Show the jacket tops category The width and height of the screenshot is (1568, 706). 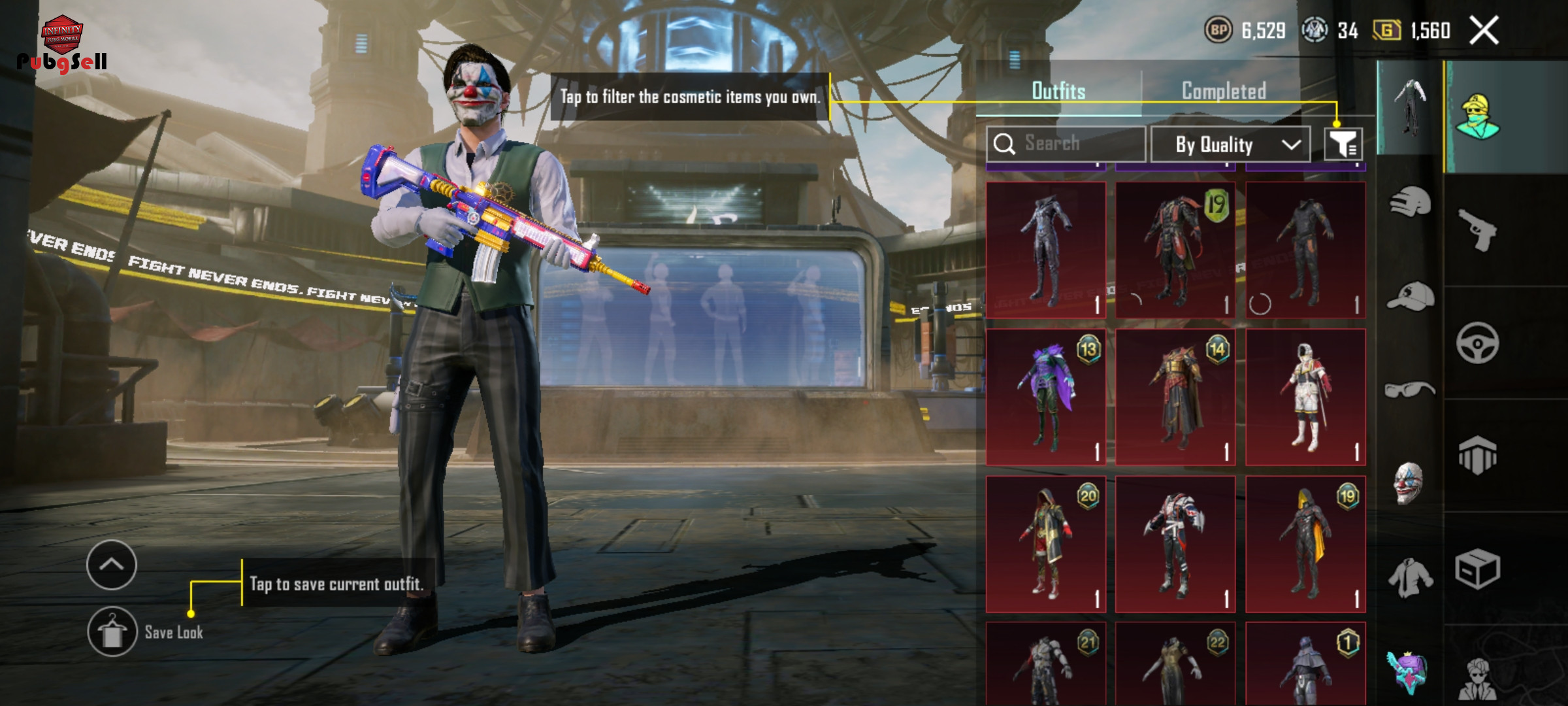click(x=1410, y=578)
